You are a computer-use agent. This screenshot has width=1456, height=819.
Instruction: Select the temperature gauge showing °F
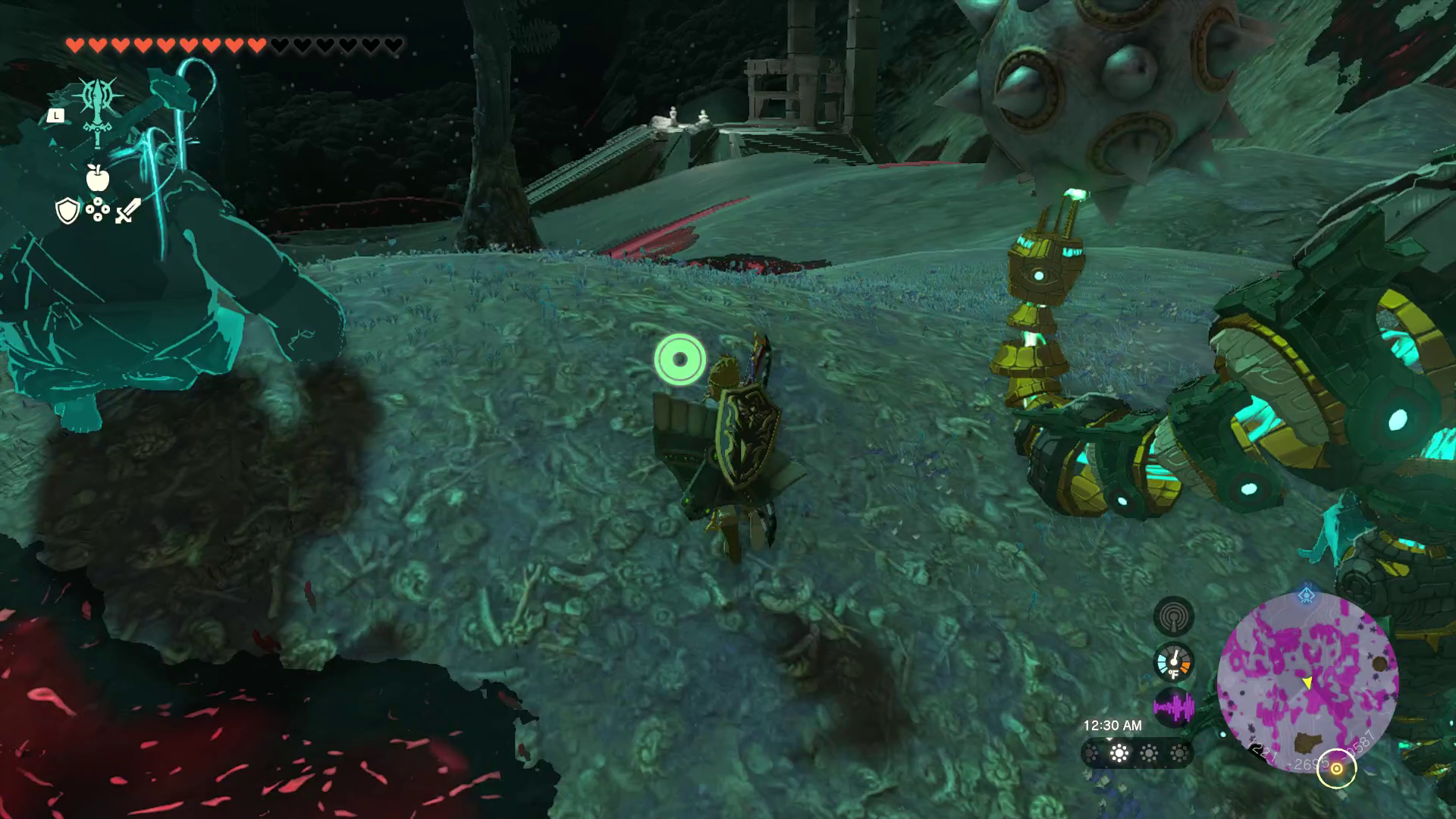tap(1174, 664)
